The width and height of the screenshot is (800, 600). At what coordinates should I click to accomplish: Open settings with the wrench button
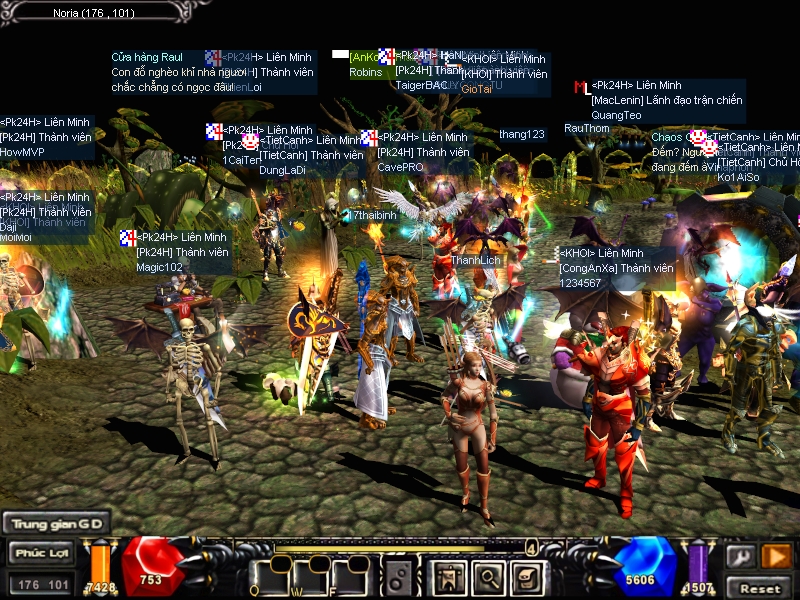pyautogui.click(x=740, y=556)
